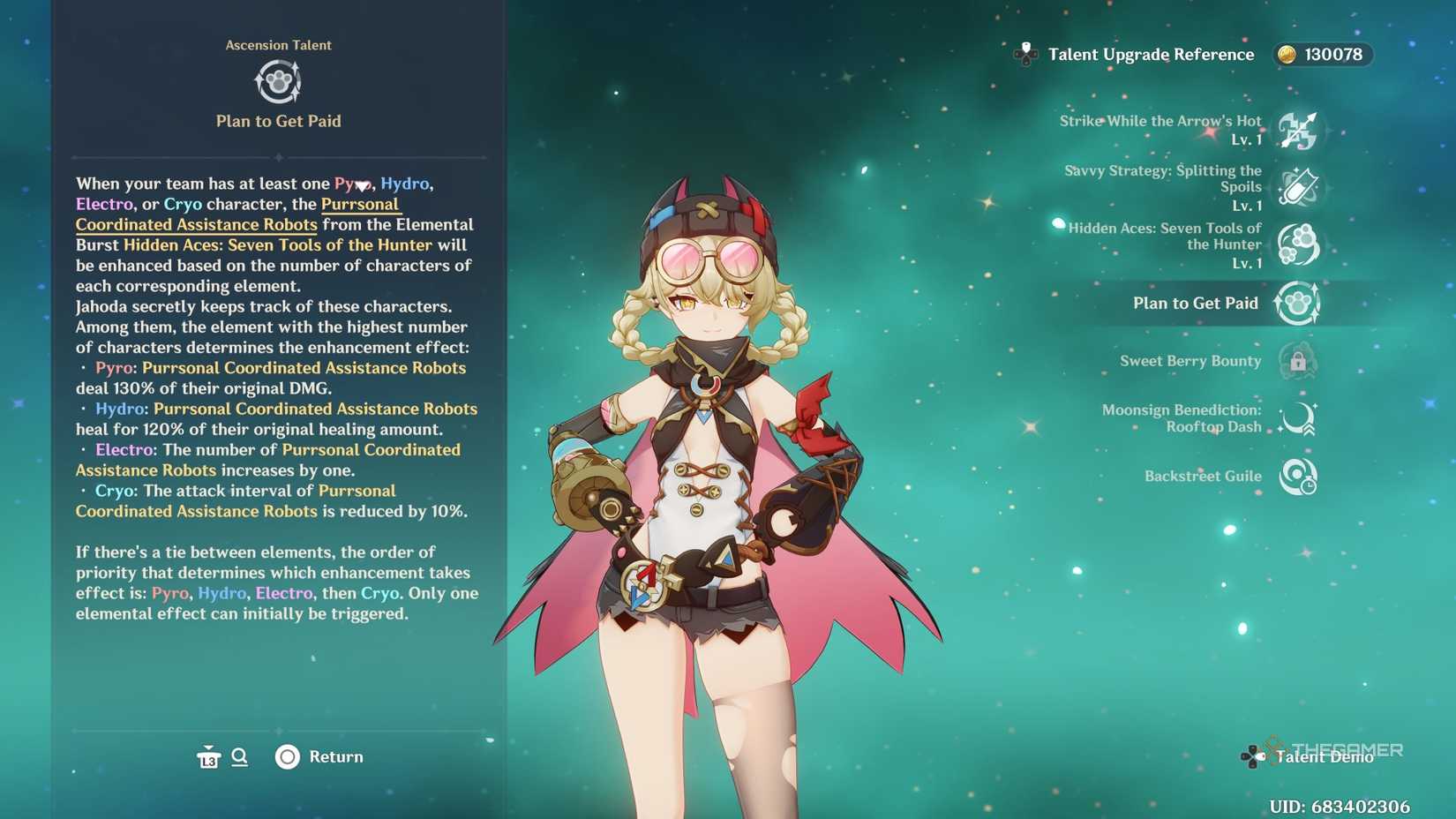1456x819 pixels.
Task: Select the Moonsign Benediction: Rooftop Dash icon
Action: pyautogui.click(x=1299, y=419)
